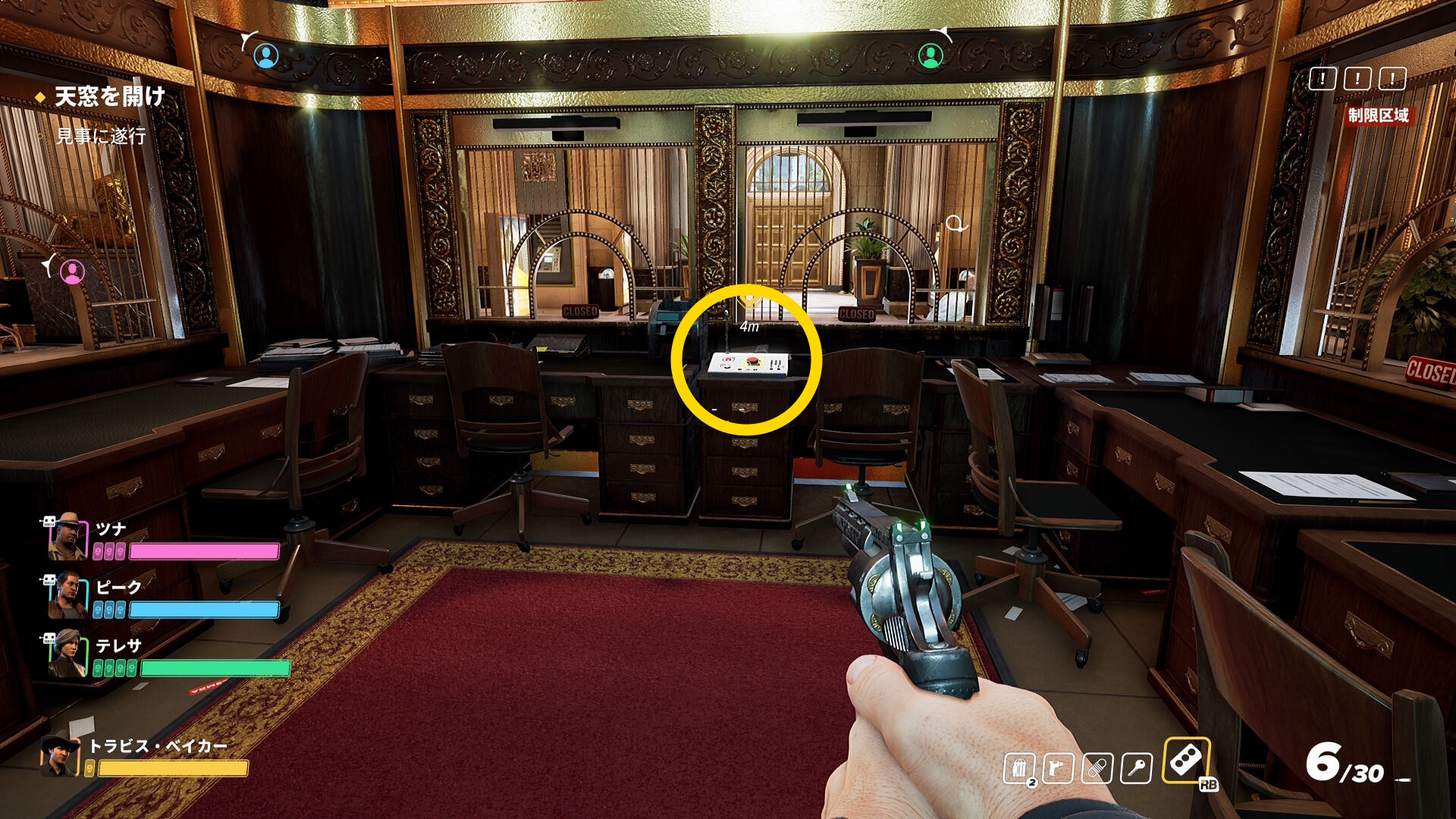
Task: Activate the highlighted three-hole device slot
Action: point(1185,761)
